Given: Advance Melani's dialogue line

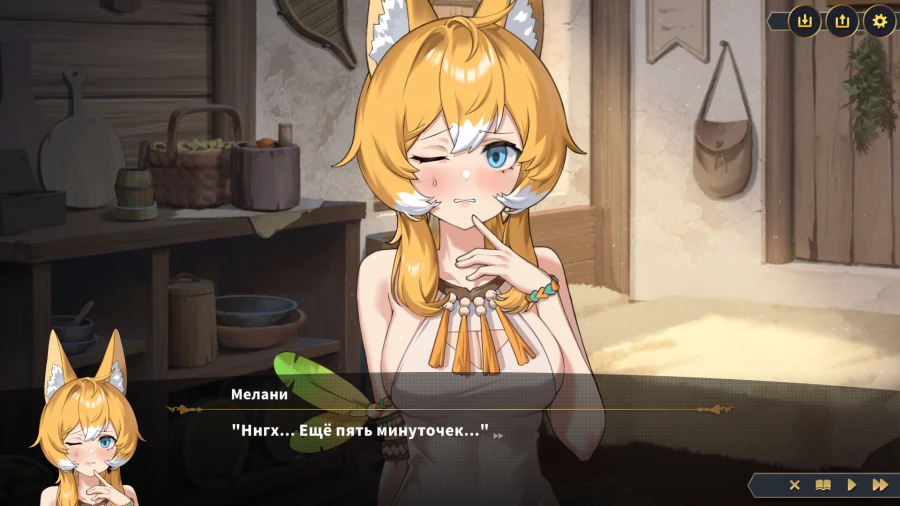Looking at the screenshot, I should coord(450,432).
